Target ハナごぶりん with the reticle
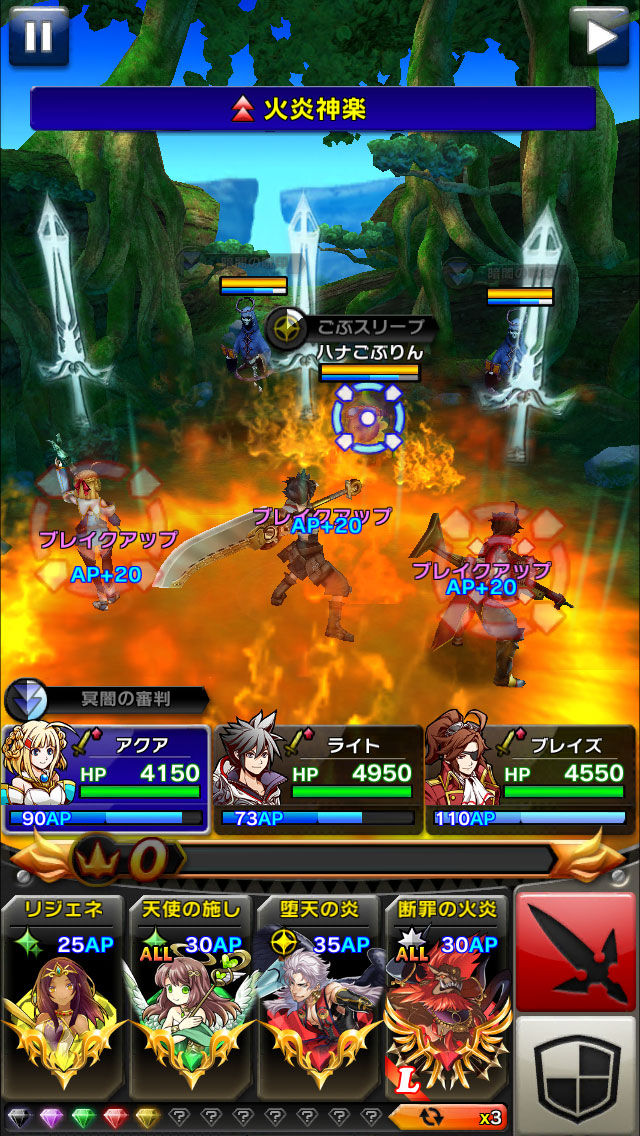The width and height of the screenshot is (640, 1136). pyautogui.click(x=367, y=418)
